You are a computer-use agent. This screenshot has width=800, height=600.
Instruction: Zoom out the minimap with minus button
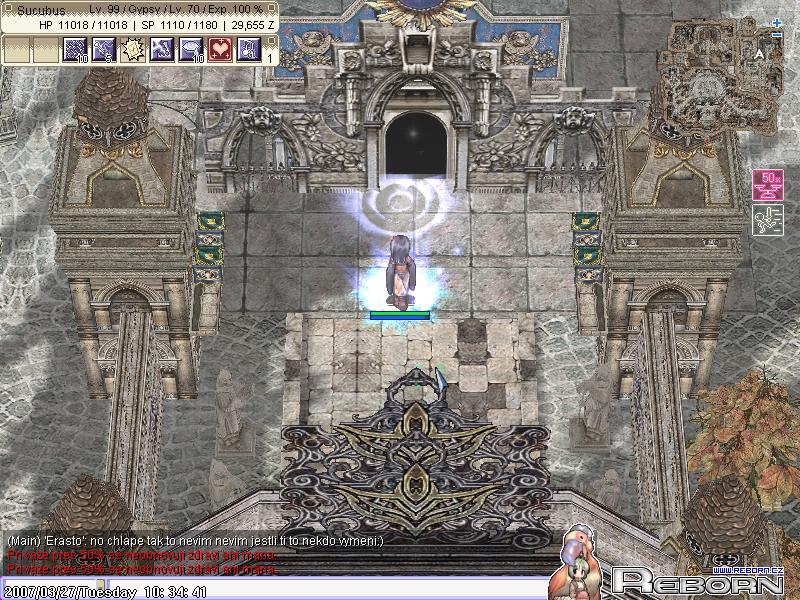pyautogui.click(x=777, y=37)
